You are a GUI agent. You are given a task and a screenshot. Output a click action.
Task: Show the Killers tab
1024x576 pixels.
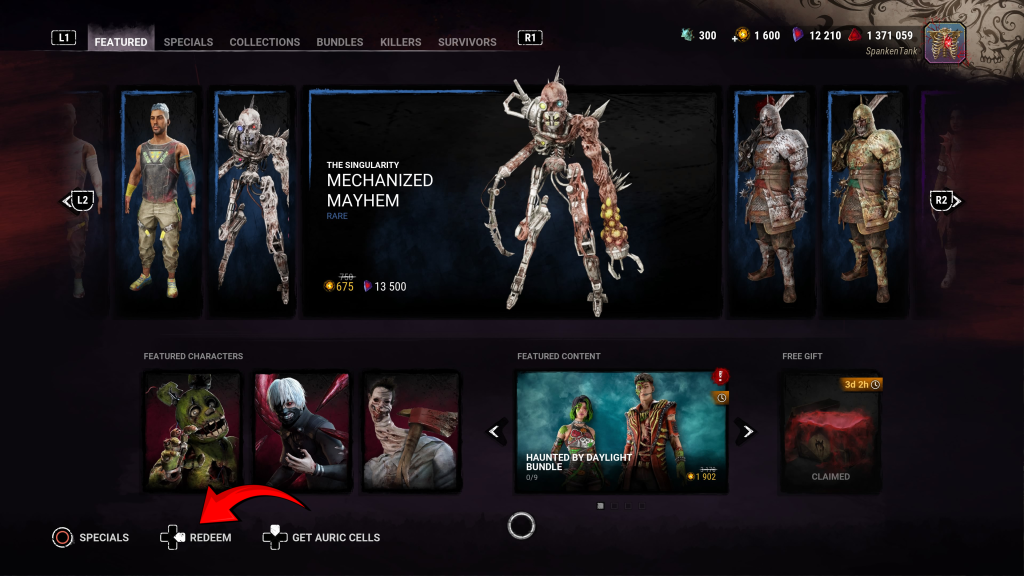point(400,42)
